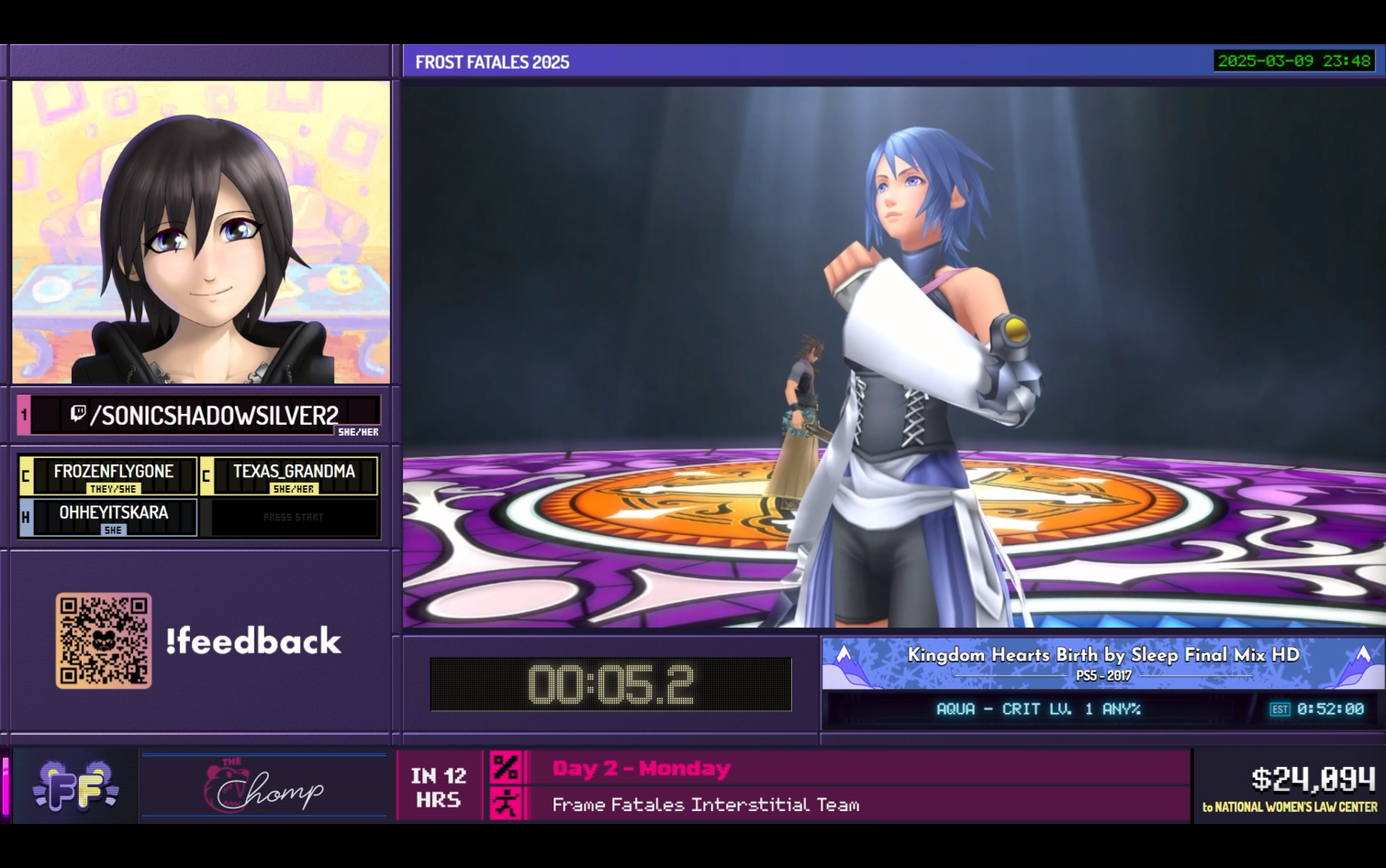Click the !feedback QR code
This screenshot has width=1386, height=868.
click(x=104, y=640)
